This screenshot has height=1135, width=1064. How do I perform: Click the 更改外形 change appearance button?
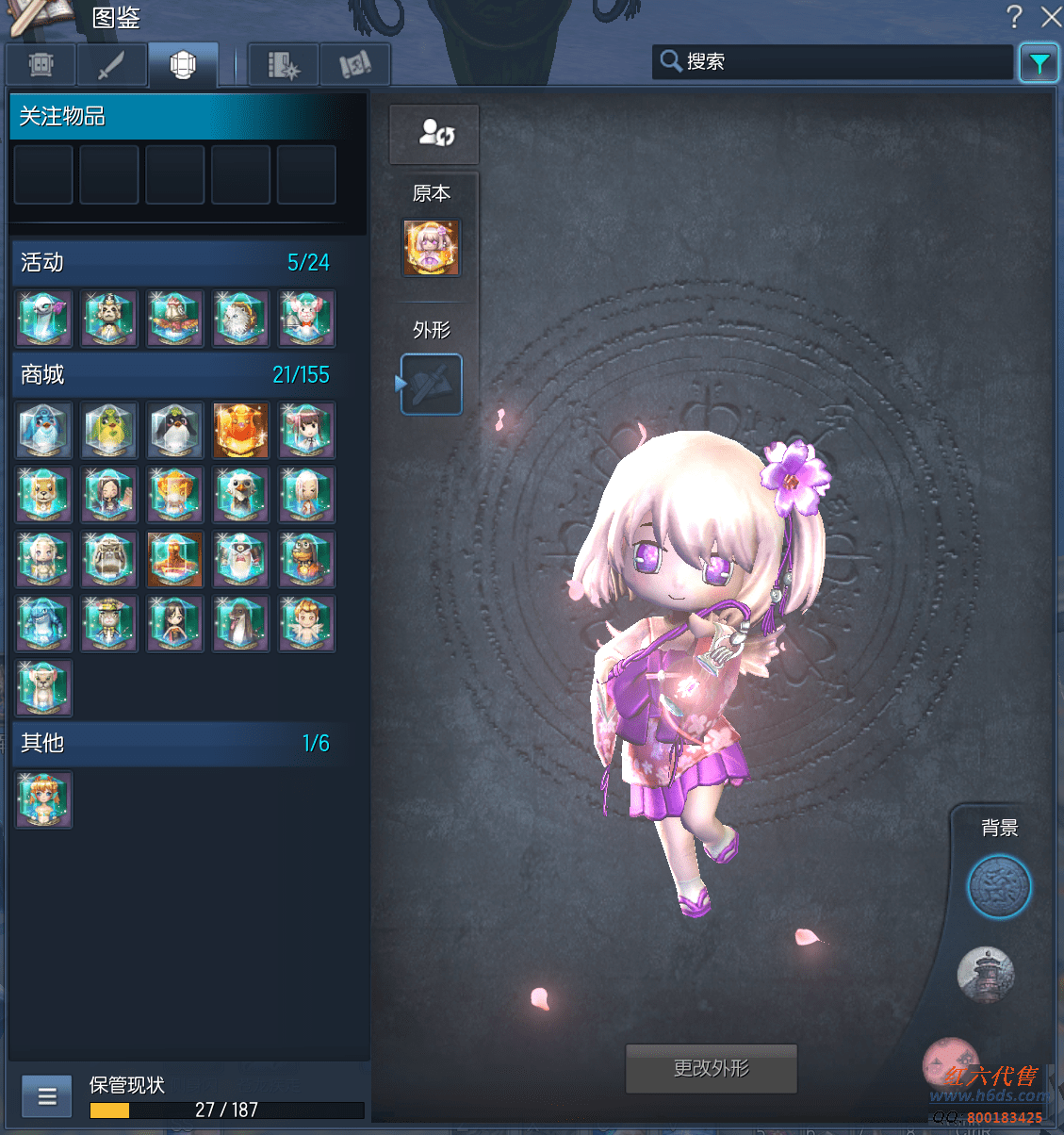tap(712, 1068)
